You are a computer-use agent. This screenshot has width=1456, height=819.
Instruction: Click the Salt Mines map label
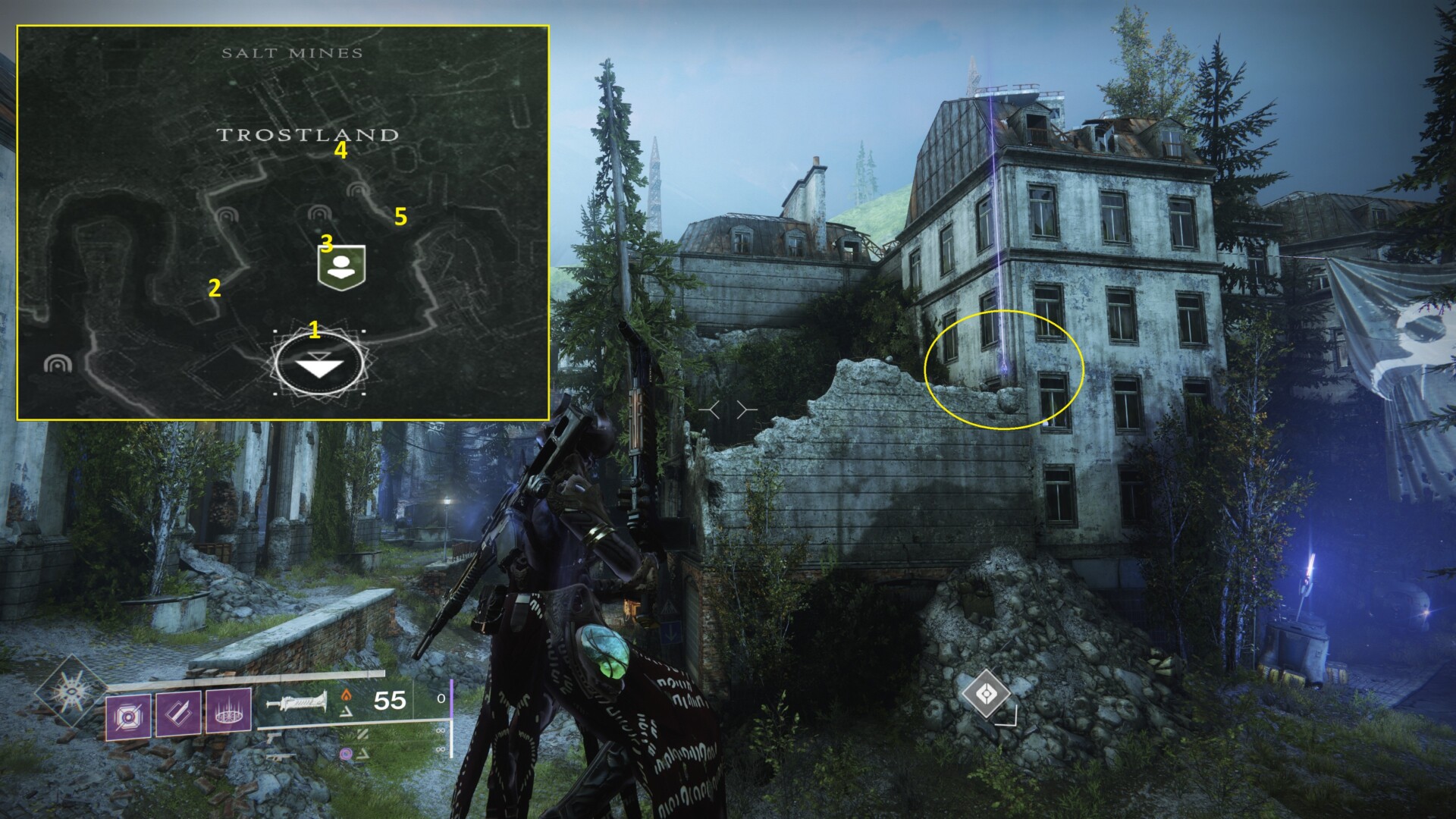(292, 53)
